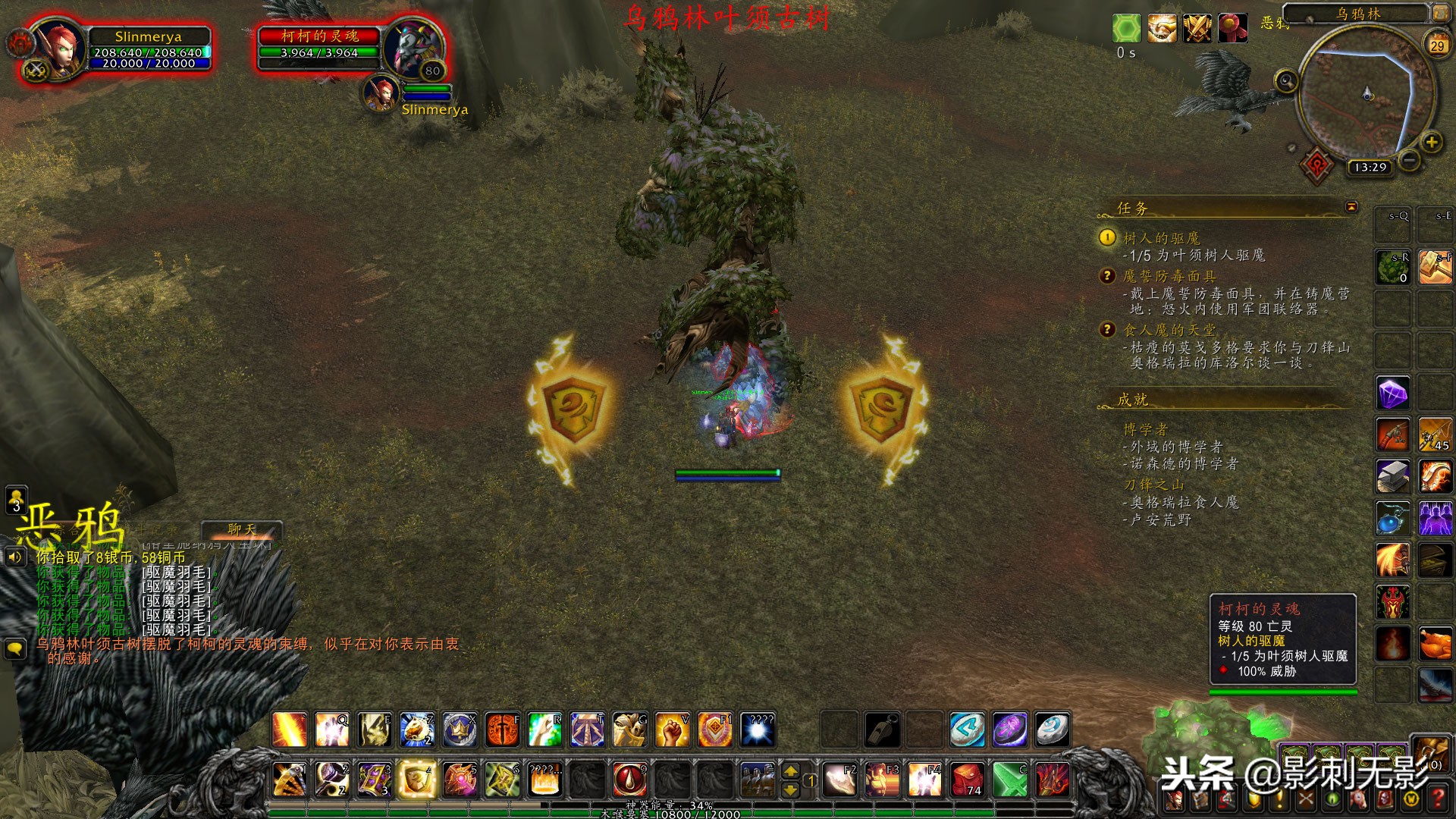Use the clenched fist ability on hotbar
The width and height of the screenshot is (1456, 819).
point(672,730)
